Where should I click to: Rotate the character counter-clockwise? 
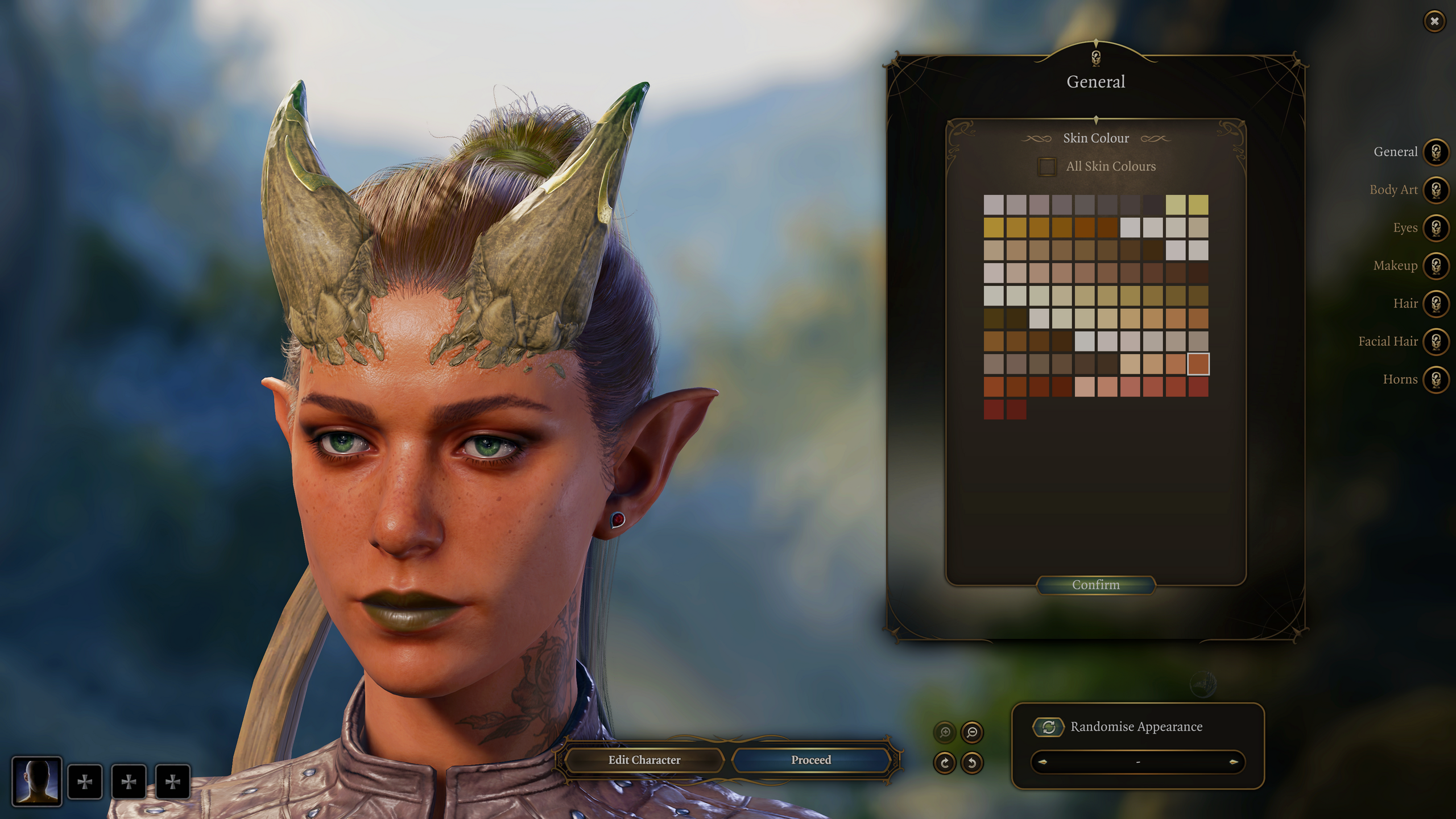click(972, 762)
